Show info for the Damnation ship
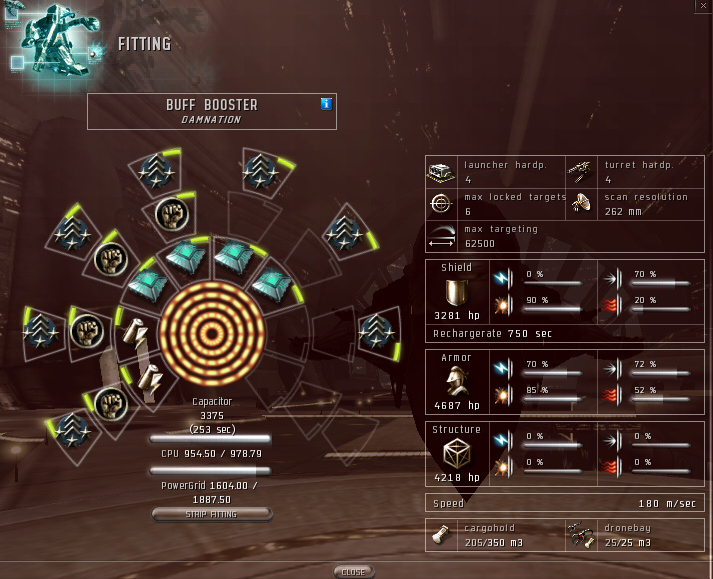This screenshot has width=713, height=579. coord(326,103)
